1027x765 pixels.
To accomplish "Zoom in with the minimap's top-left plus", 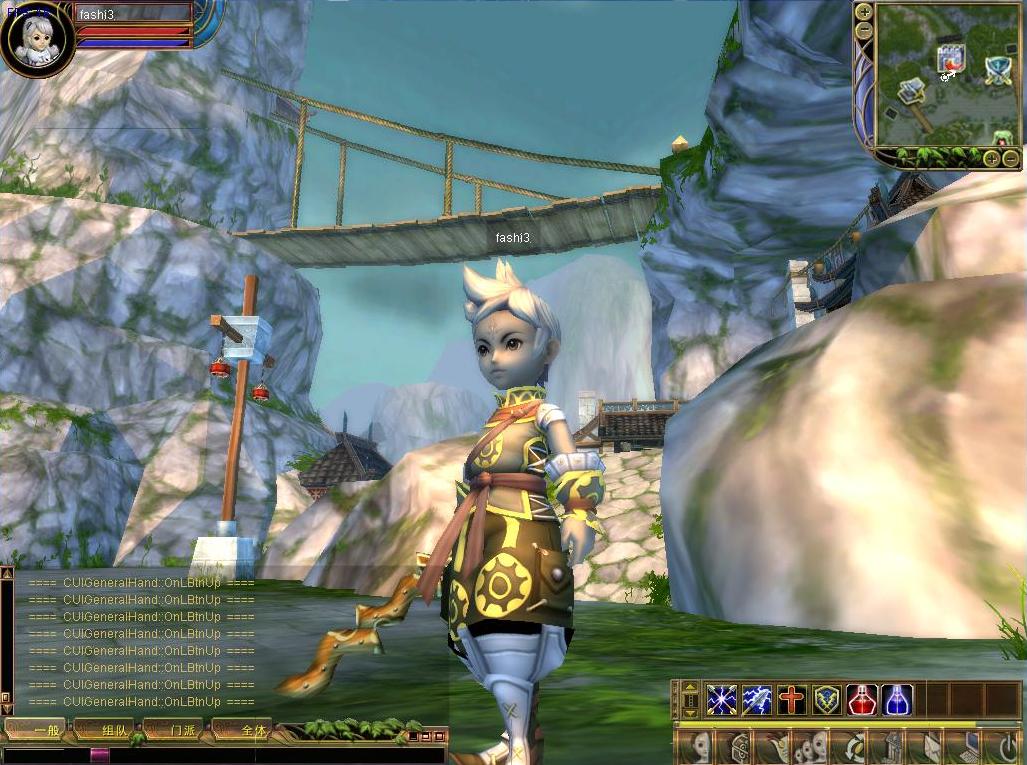I will pos(864,12).
